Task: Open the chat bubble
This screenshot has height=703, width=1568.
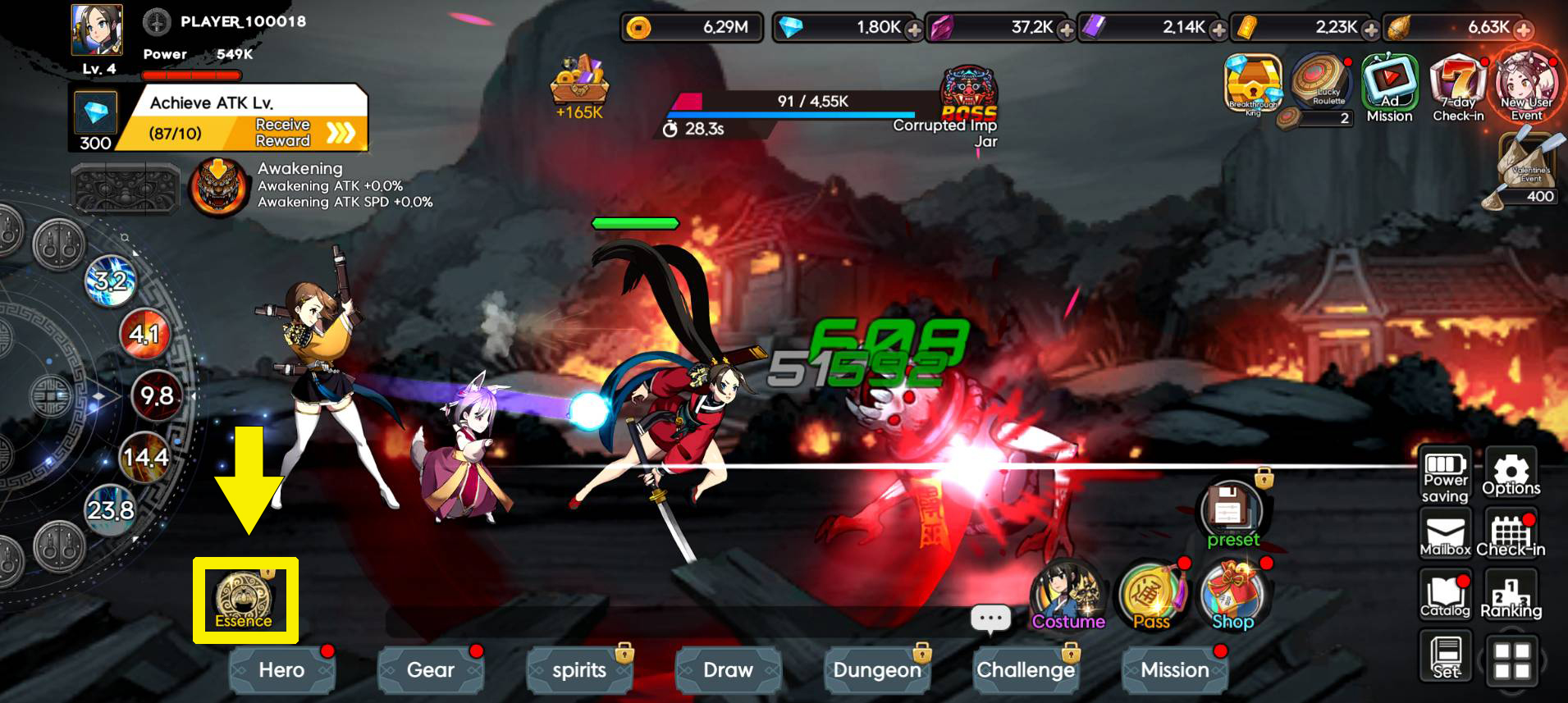Action: pos(990,619)
